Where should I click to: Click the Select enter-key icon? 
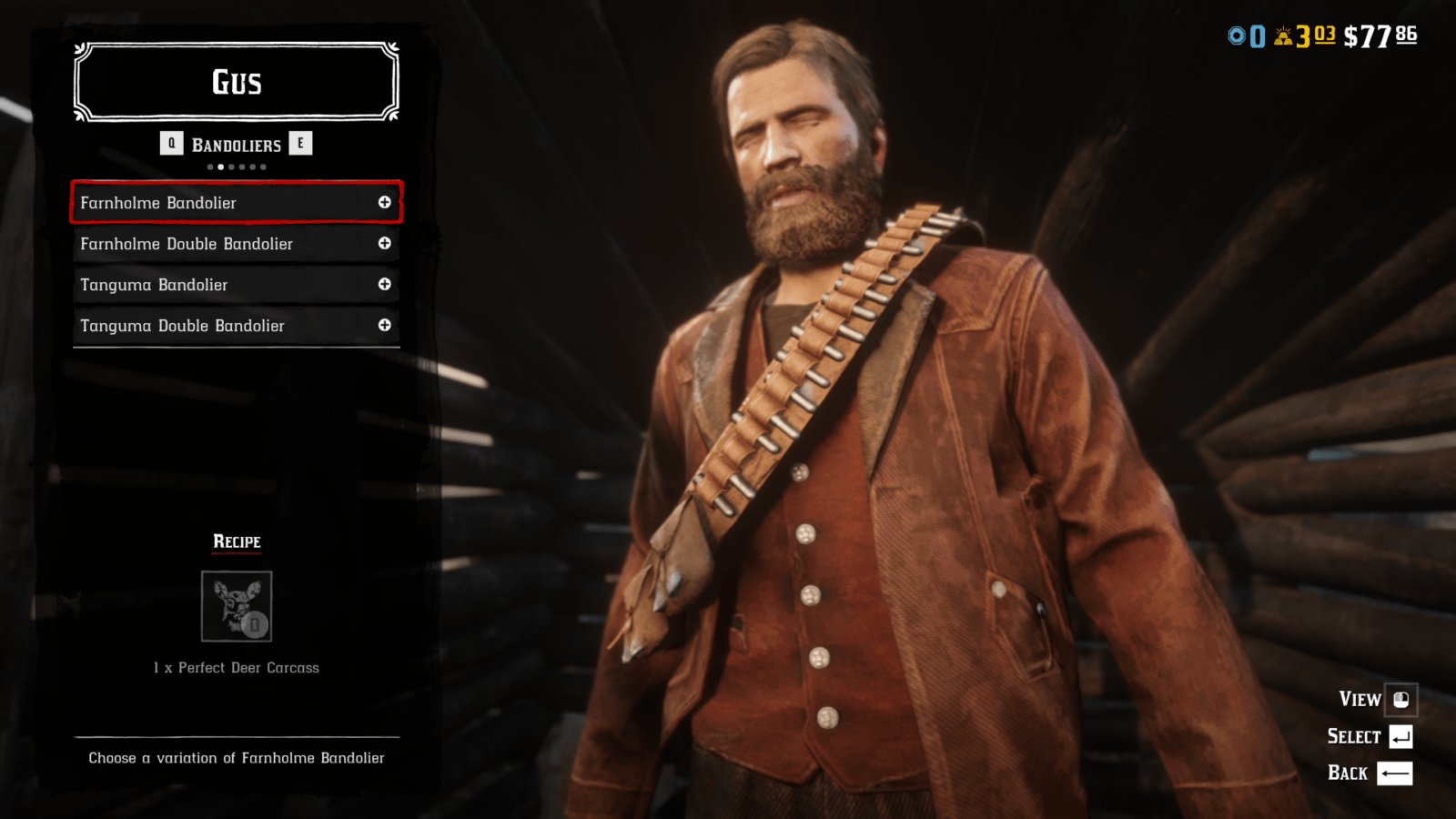[1402, 736]
